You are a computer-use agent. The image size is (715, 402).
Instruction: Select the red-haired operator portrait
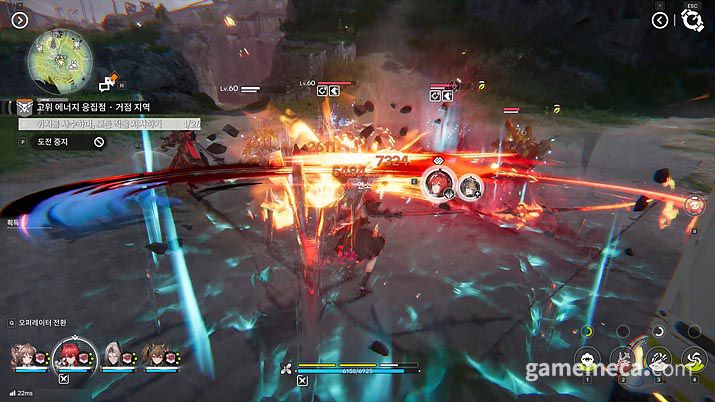pos(73,354)
